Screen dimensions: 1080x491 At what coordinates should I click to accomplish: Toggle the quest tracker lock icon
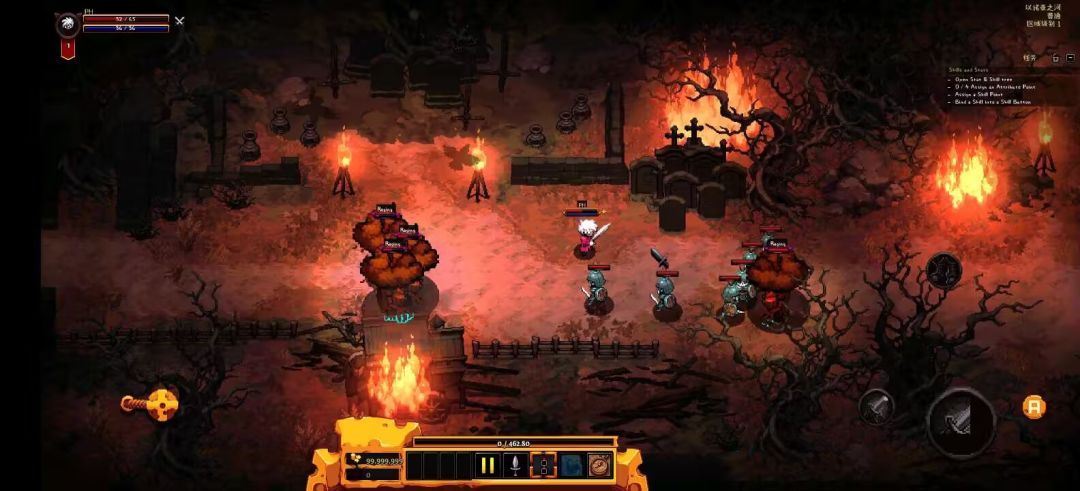tap(1054, 58)
